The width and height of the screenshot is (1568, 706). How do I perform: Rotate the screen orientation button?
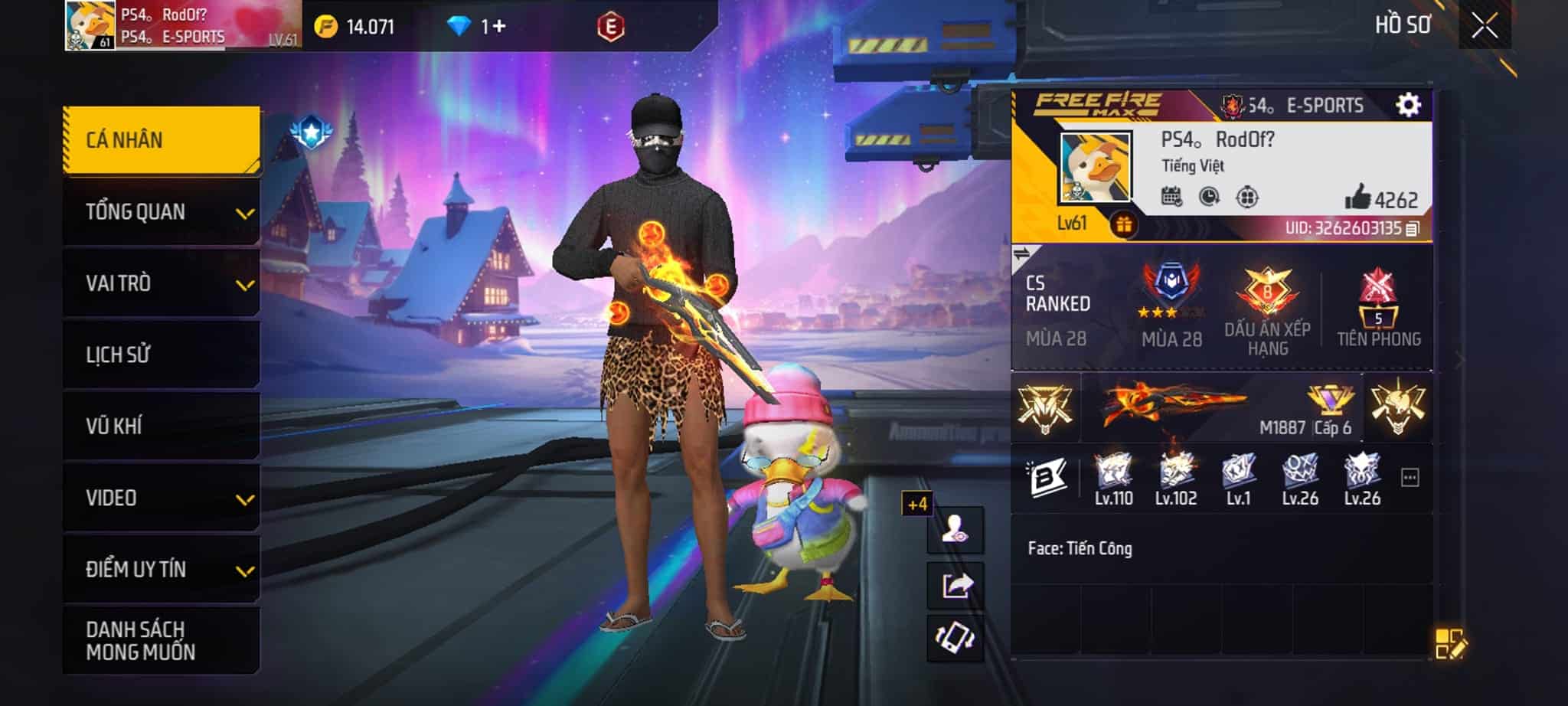[955, 637]
